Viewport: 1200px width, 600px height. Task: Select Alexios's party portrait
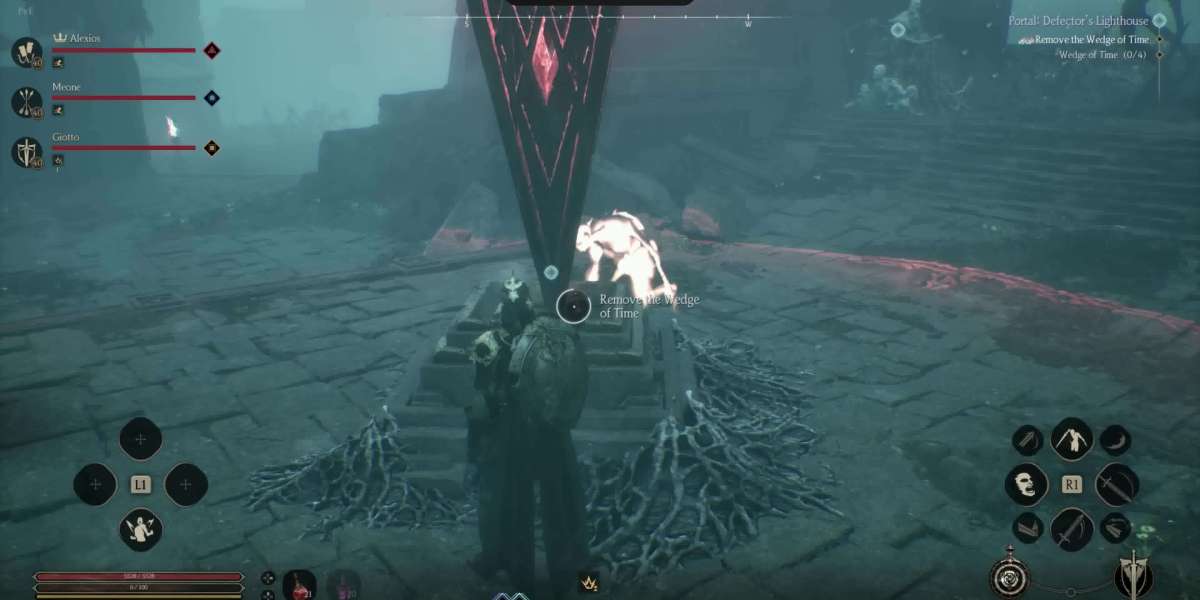tap(27, 52)
